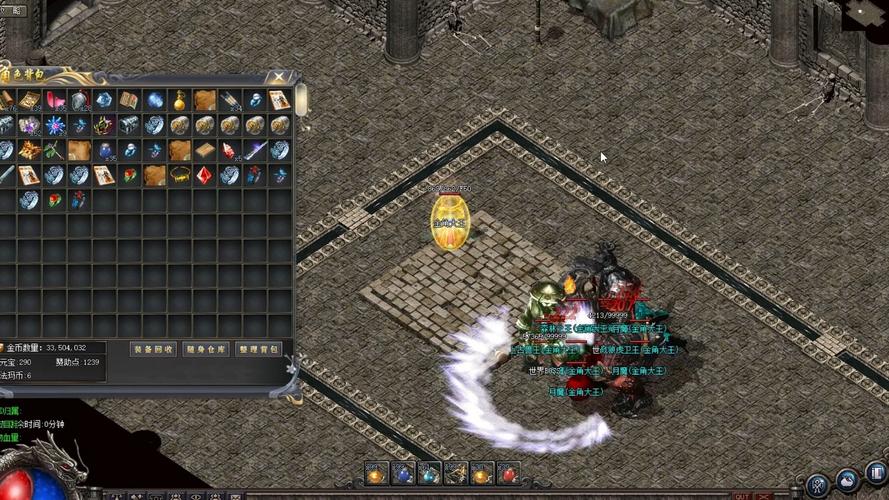Open the 随身仓库 portable warehouse
Image resolution: width=889 pixels, height=500 pixels.
coord(206,349)
